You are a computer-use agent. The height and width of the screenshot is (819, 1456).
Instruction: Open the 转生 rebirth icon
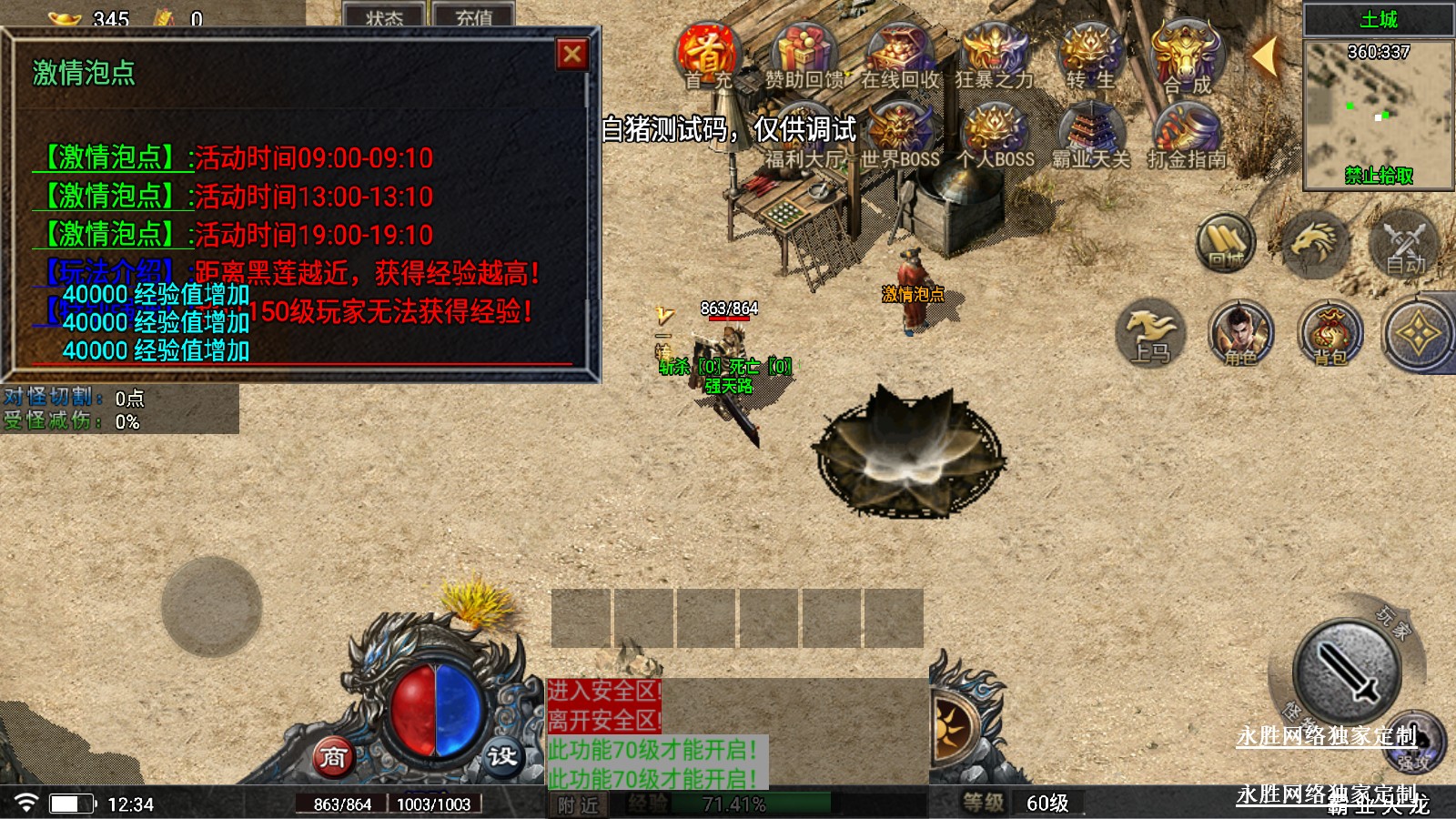1090,56
